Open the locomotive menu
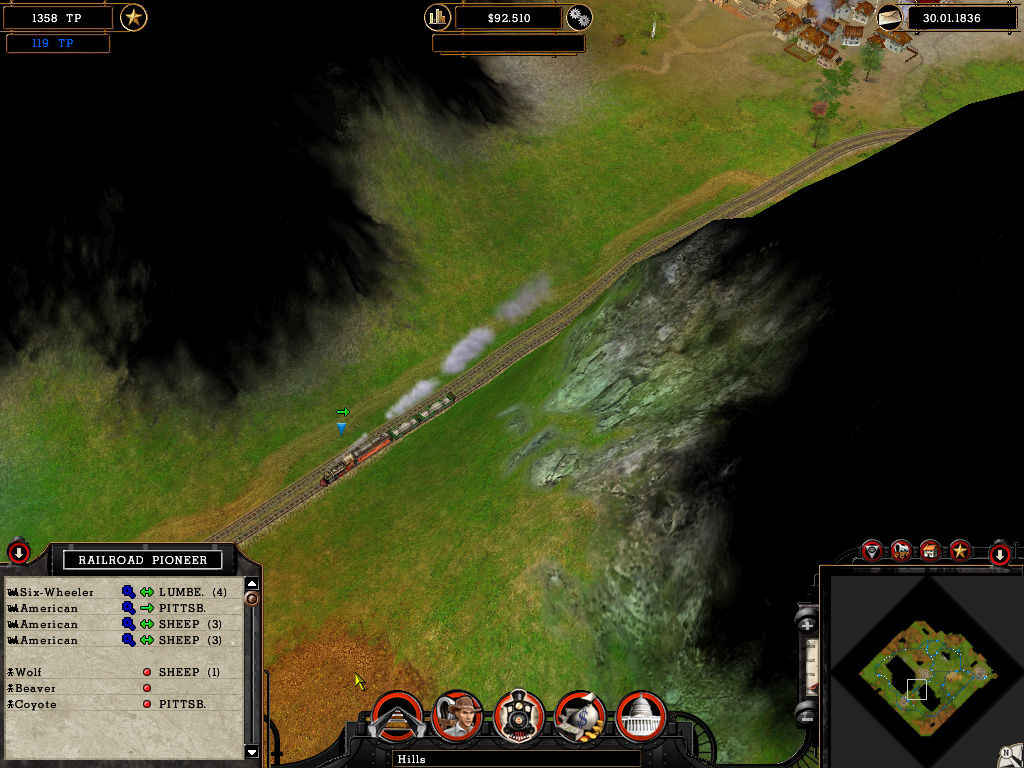 519,716
